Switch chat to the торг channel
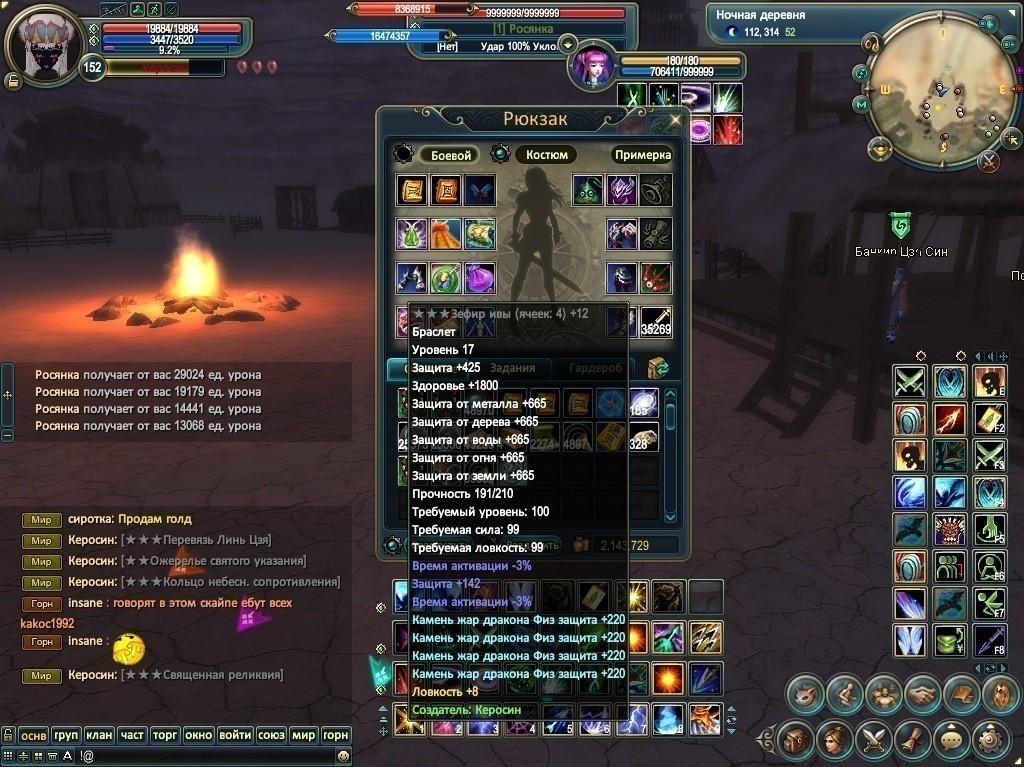The height and width of the screenshot is (767, 1024). (x=165, y=735)
